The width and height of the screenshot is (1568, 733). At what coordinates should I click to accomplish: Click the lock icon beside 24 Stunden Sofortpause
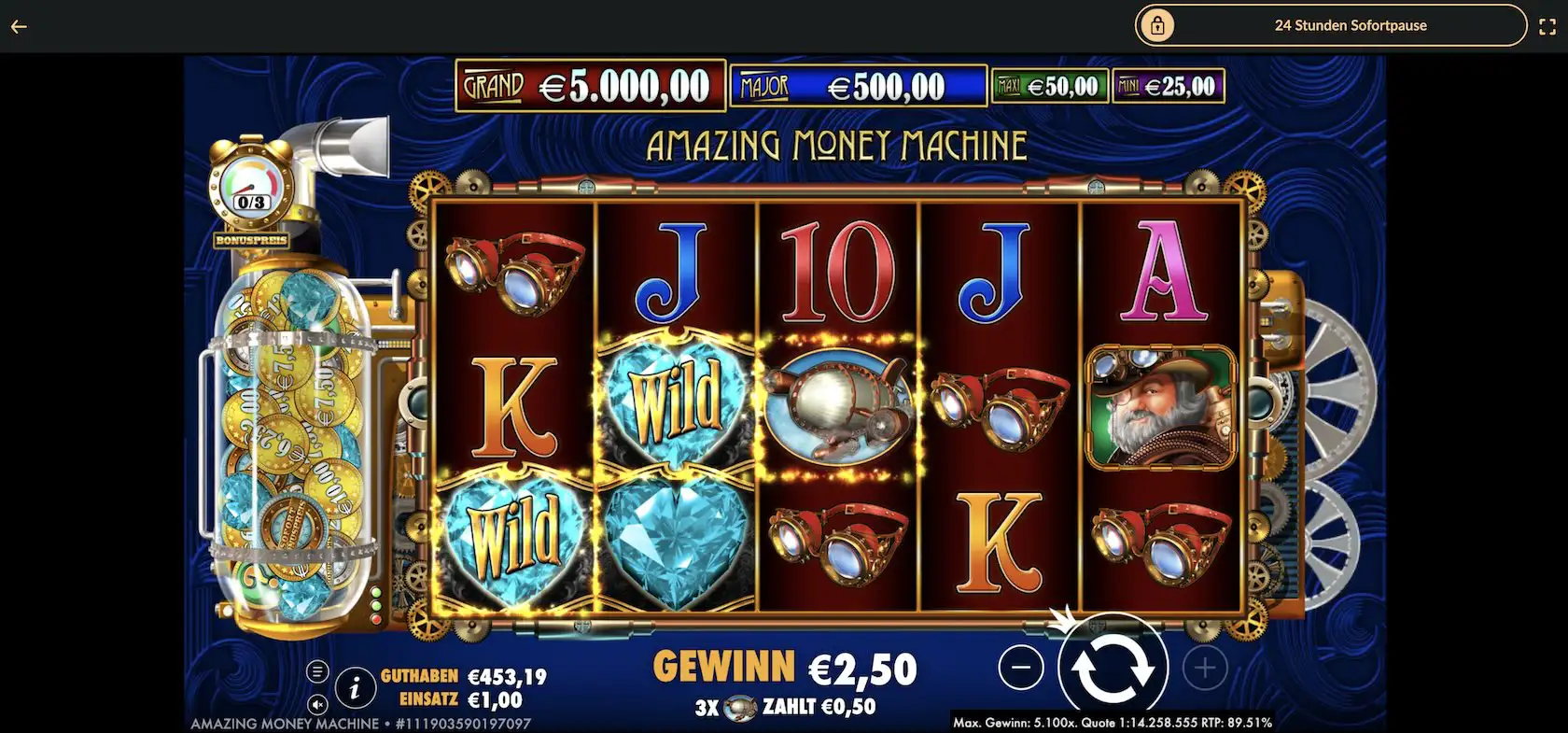[1158, 25]
